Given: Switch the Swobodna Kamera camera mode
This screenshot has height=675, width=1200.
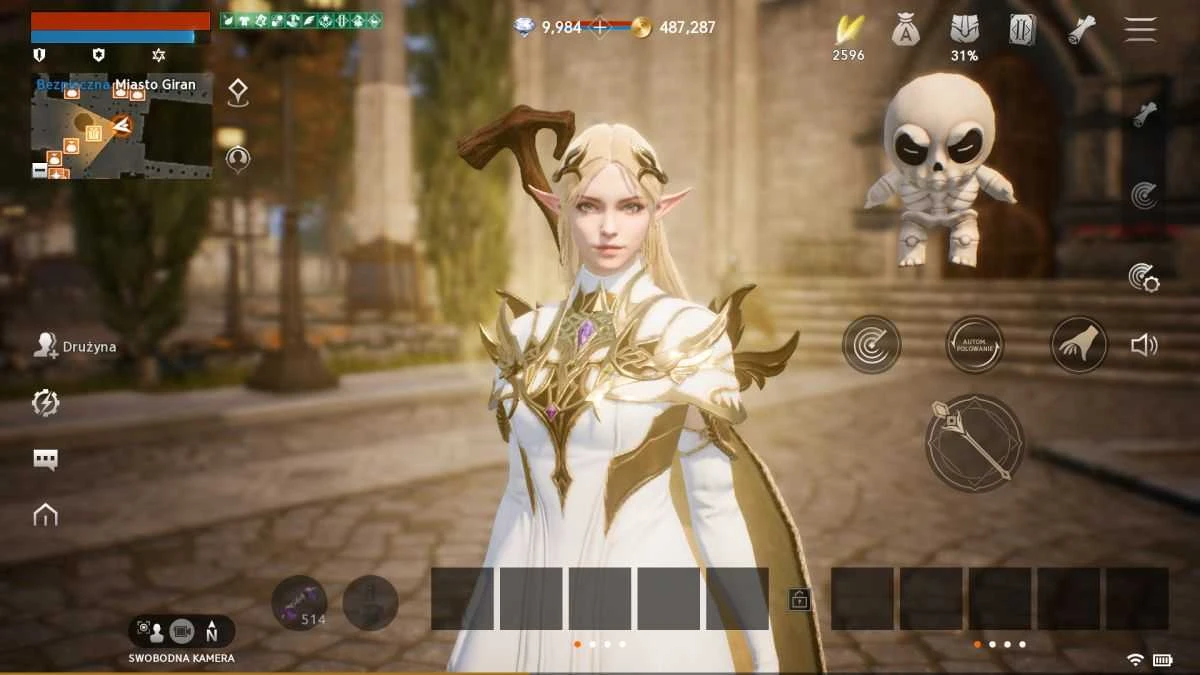Looking at the screenshot, I should tap(181, 631).
